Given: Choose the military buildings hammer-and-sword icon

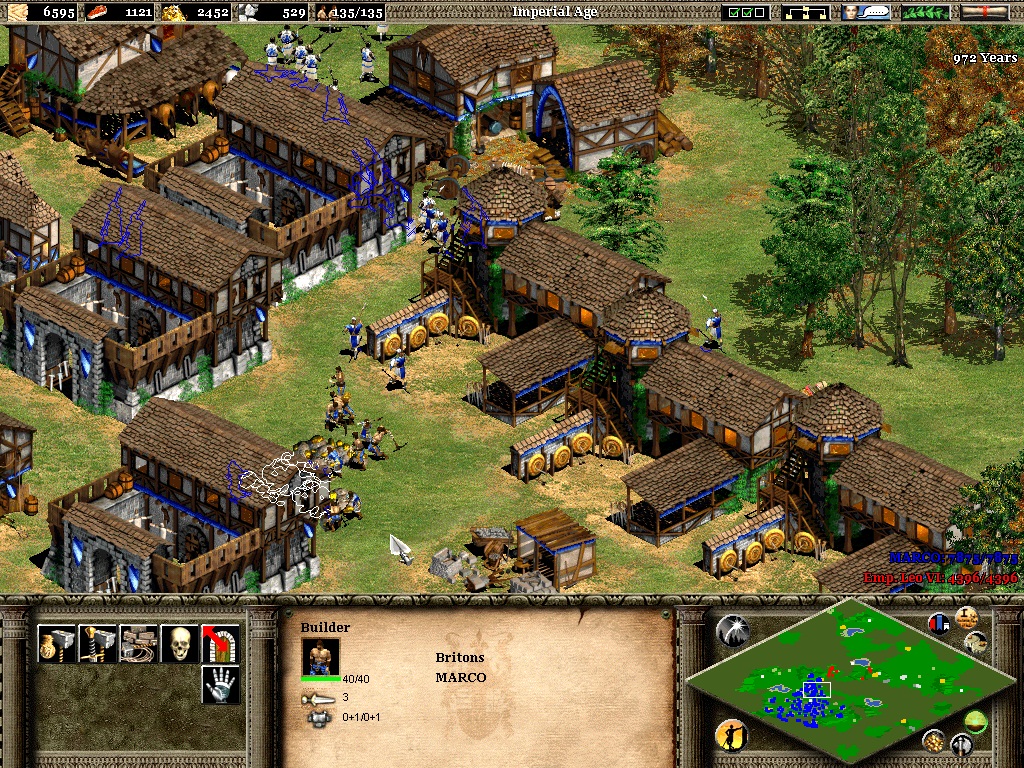Looking at the screenshot, I should tap(98, 644).
